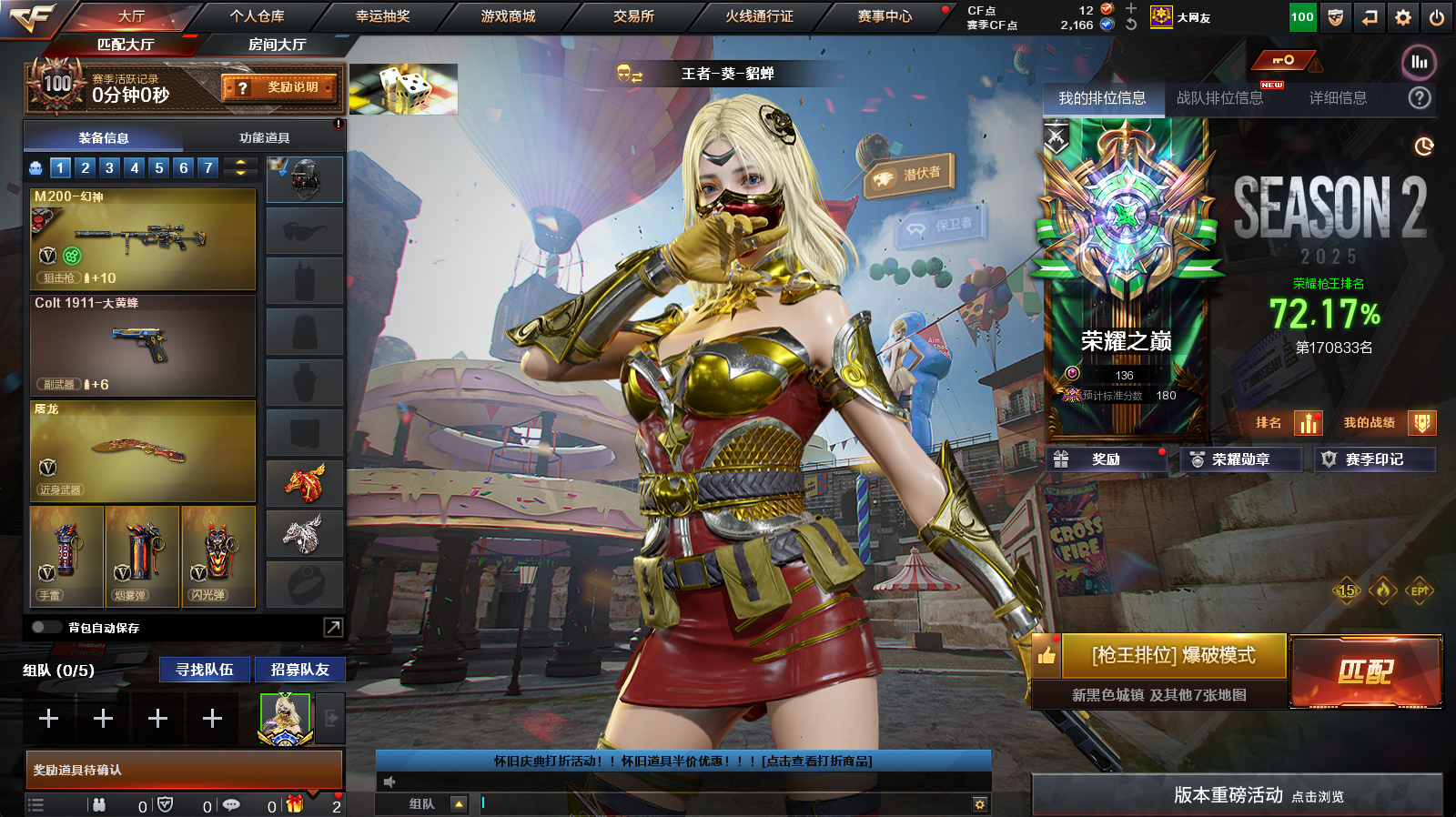The height and width of the screenshot is (817, 1456).
Task: Open the 荣耀勋章 panel
Action: pyautogui.click(x=1239, y=459)
